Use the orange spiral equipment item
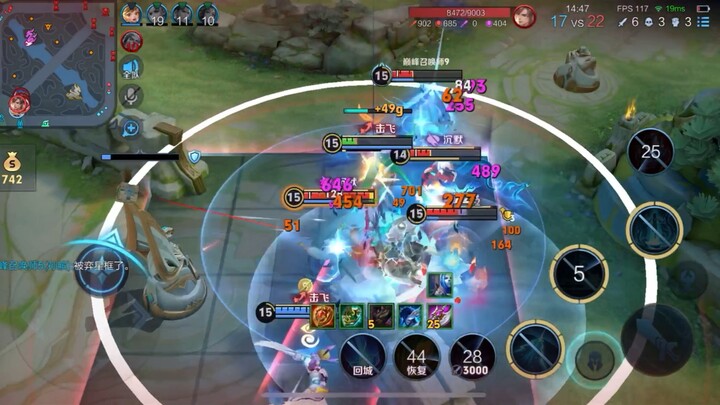The width and height of the screenshot is (720, 405). click(323, 316)
